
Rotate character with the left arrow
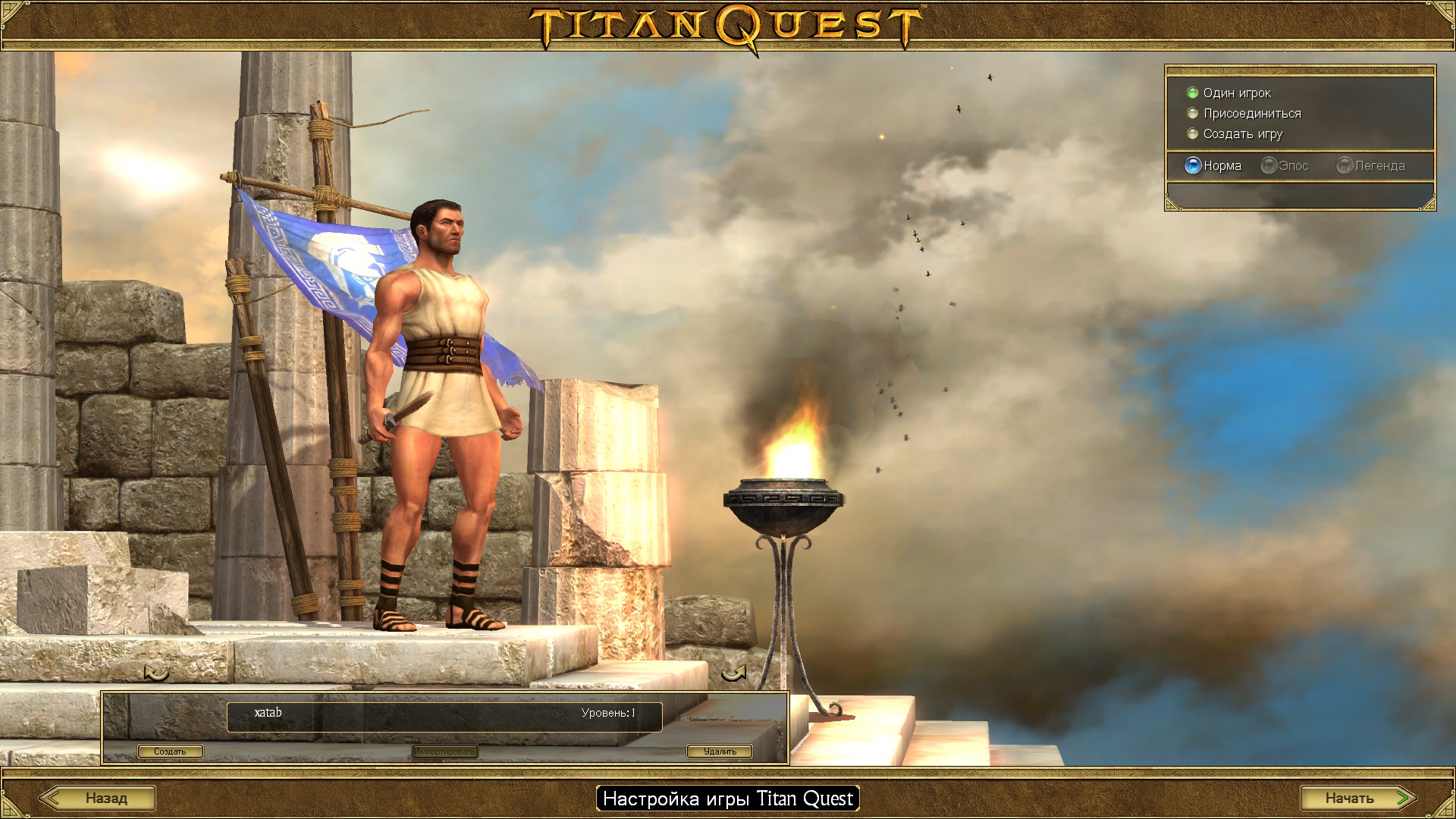156,672
